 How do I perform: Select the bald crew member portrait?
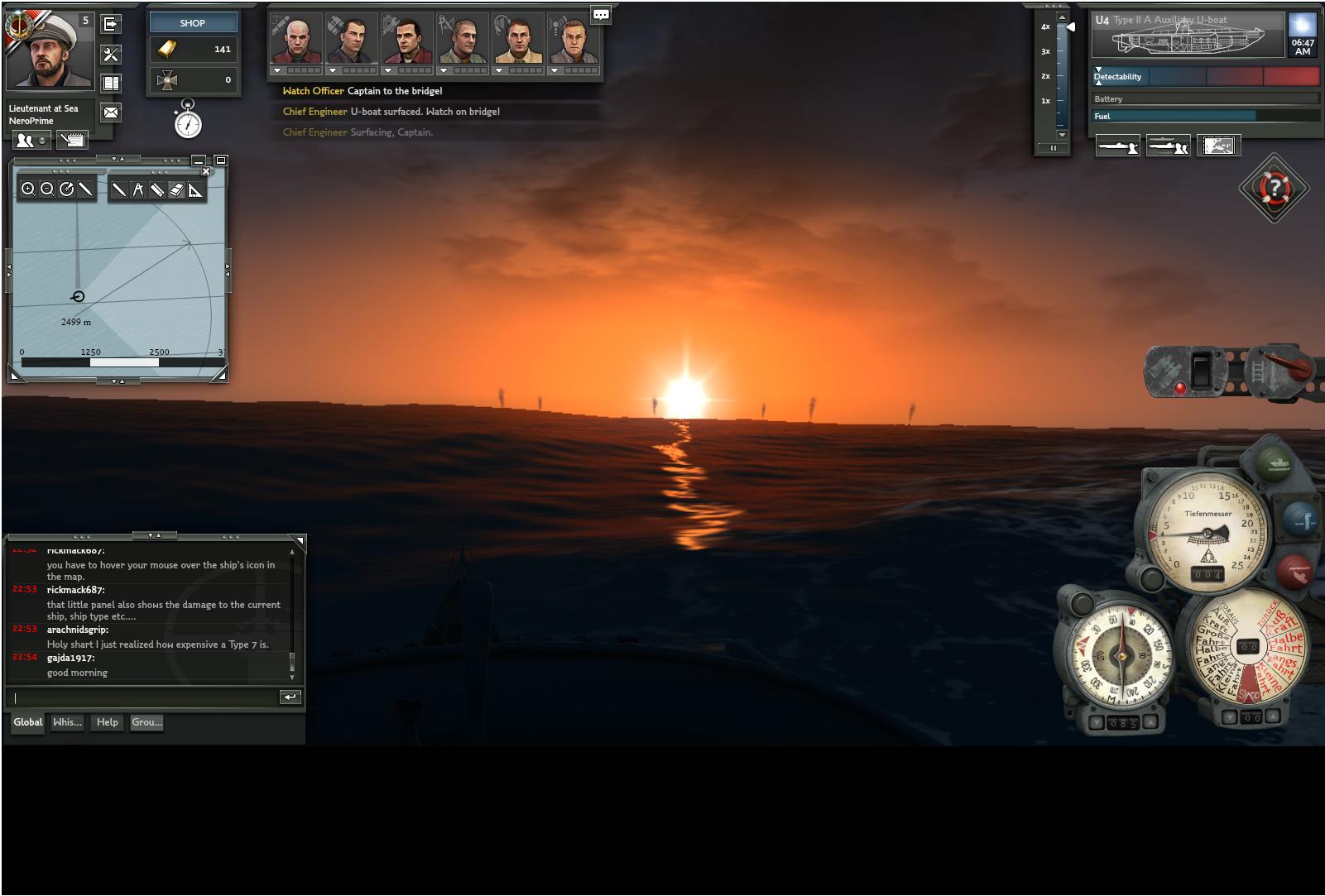tap(296, 40)
